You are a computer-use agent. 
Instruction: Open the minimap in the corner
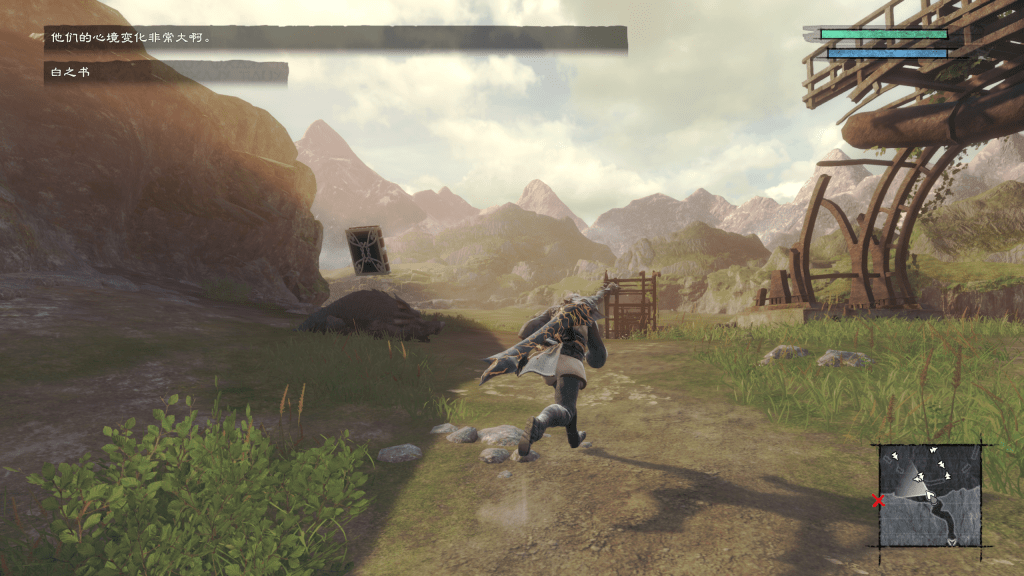[x=930, y=495]
